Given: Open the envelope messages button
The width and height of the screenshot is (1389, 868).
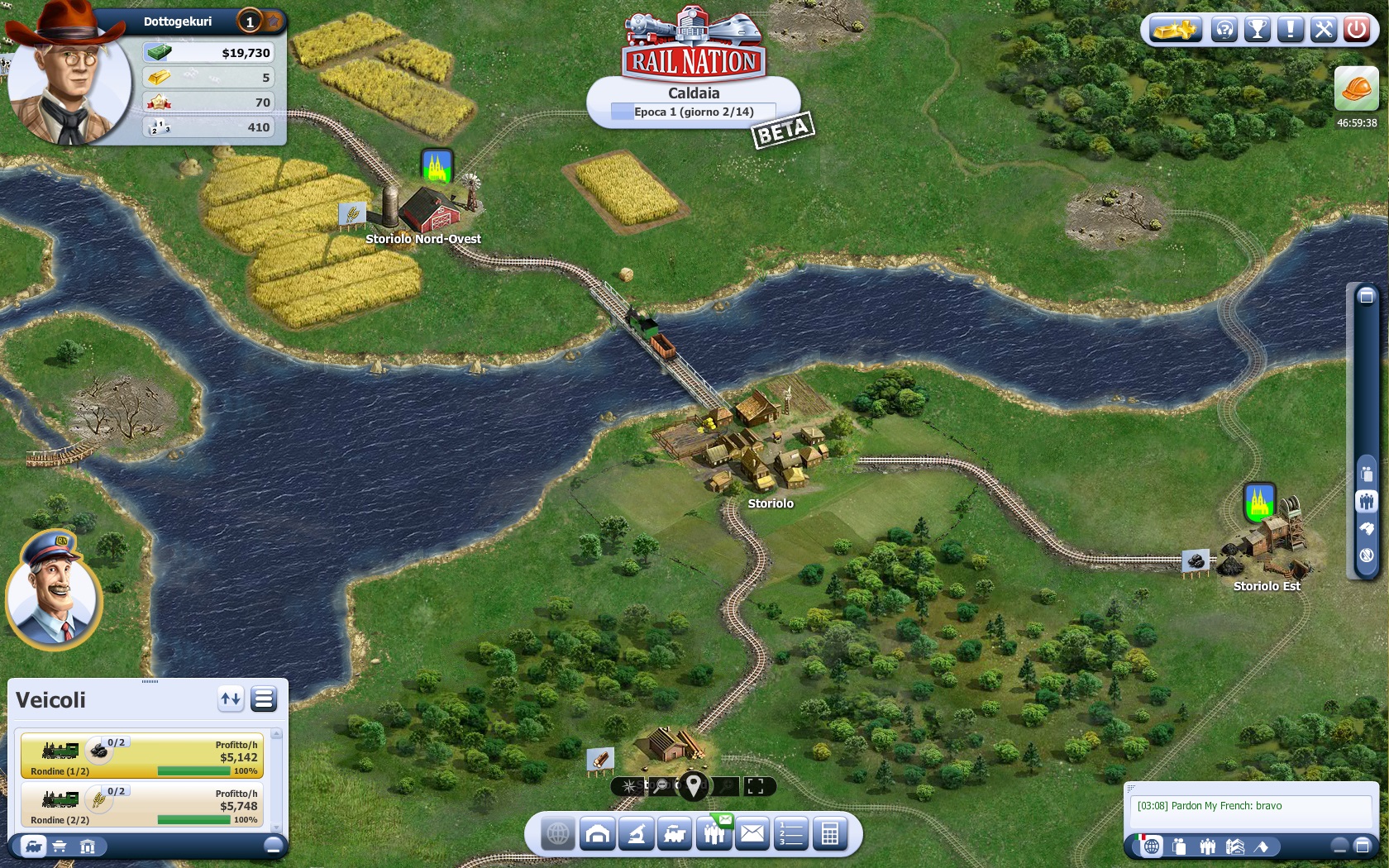Looking at the screenshot, I should [752, 834].
